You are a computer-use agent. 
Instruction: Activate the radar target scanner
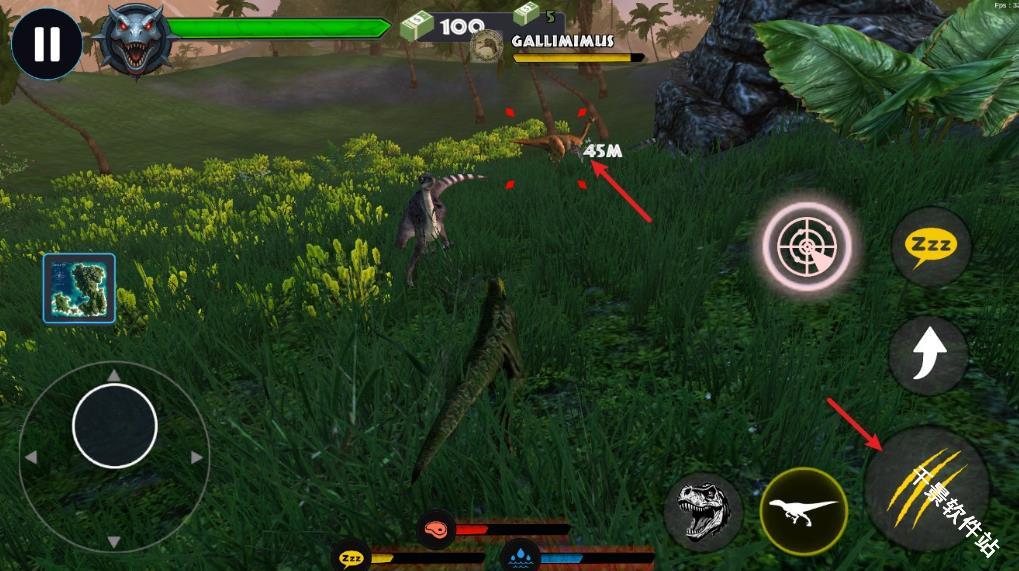tap(807, 246)
